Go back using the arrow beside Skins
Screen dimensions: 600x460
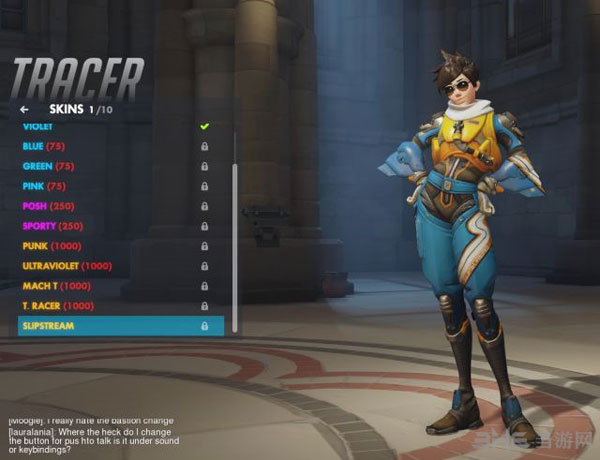click(x=24, y=108)
